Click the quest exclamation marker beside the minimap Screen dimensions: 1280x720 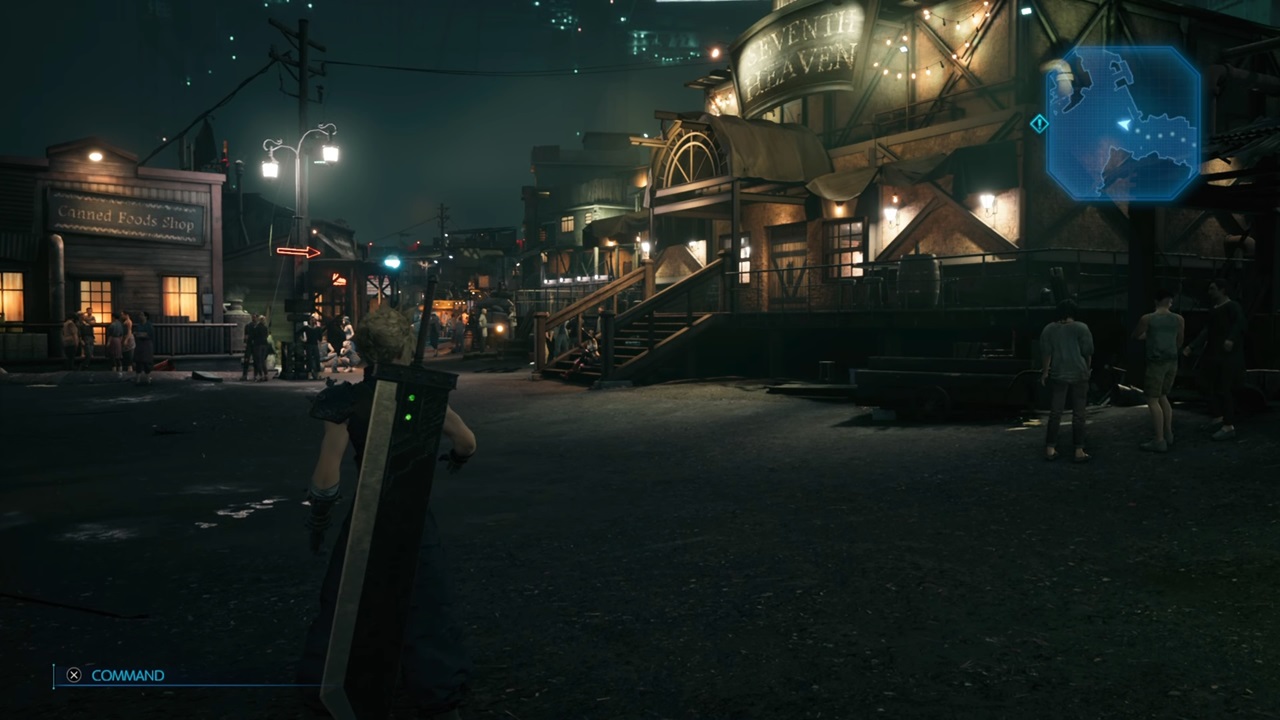(x=1040, y=124)
